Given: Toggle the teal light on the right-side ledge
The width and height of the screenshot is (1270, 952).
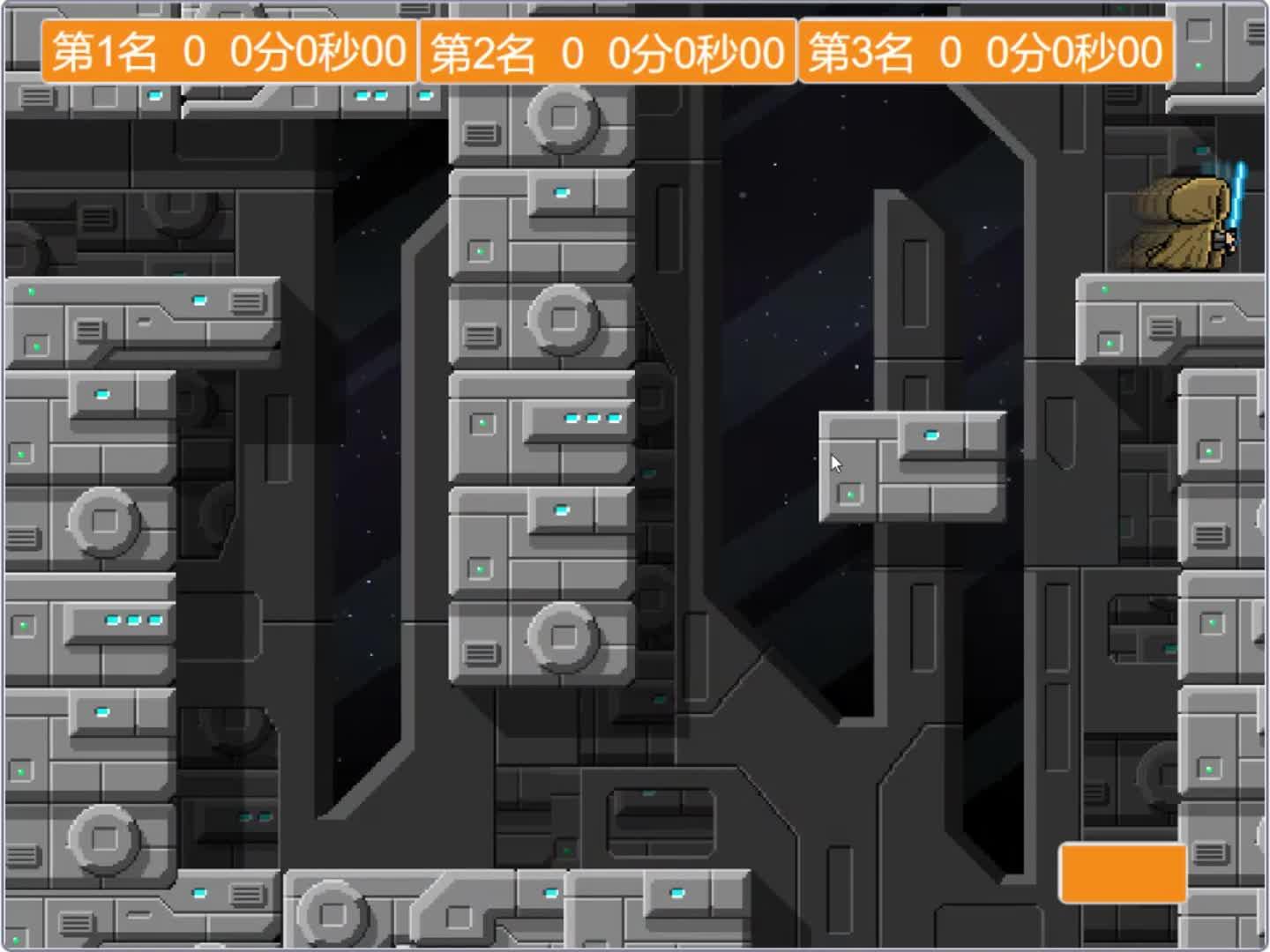Looking at the screenshot, I should [x=1104, y=287].
